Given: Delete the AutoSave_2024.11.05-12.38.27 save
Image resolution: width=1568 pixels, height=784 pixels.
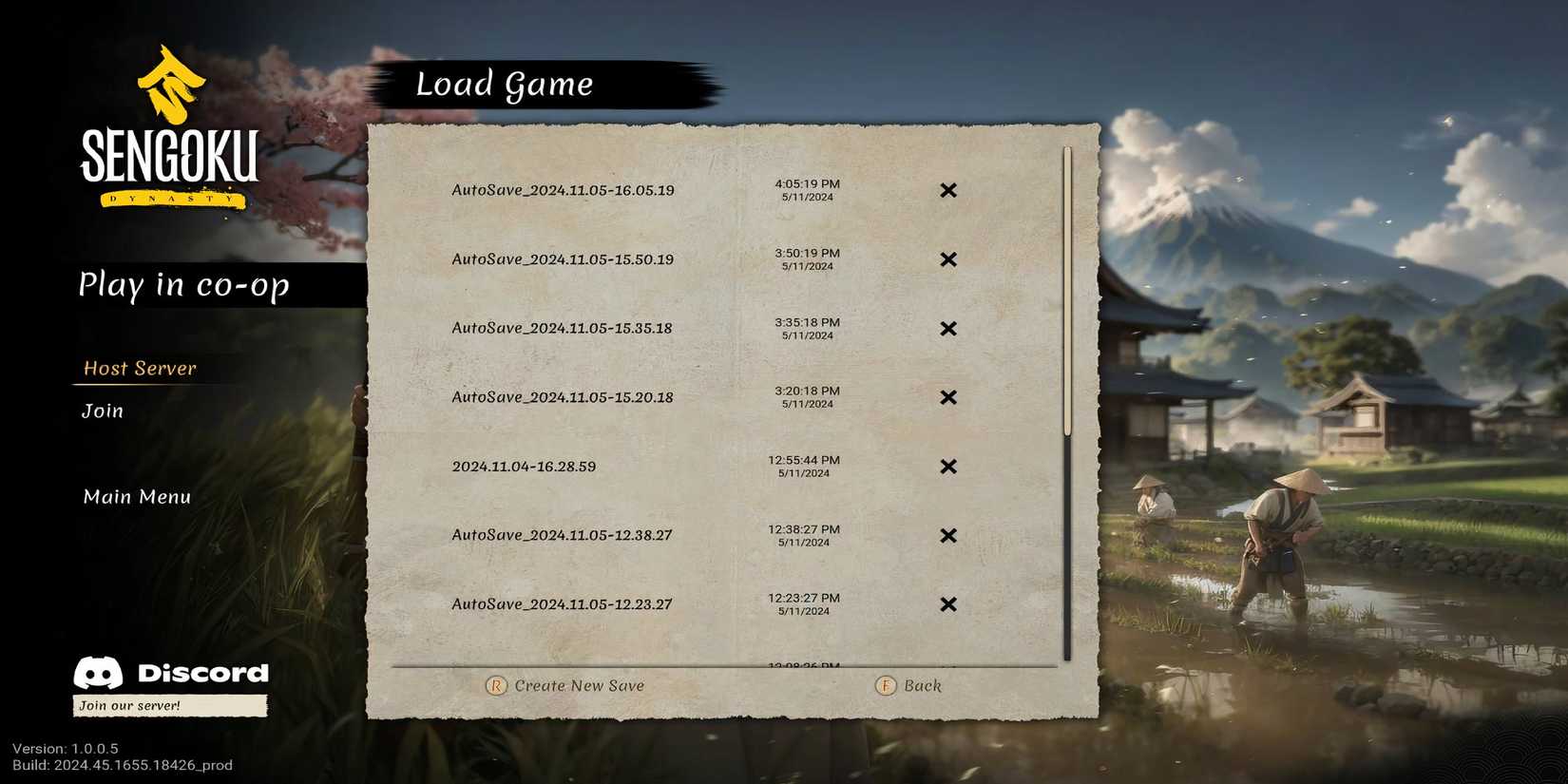Looking at the screenshot, I should (x=947, y=535).
